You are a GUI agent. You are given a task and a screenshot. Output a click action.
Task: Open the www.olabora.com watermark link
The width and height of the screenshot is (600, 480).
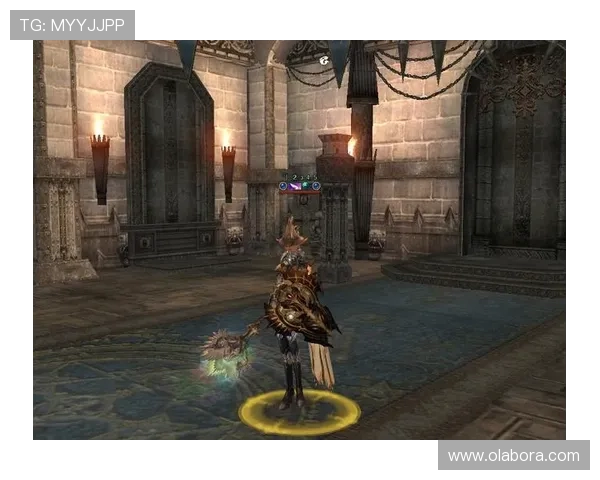click(513, 456)
